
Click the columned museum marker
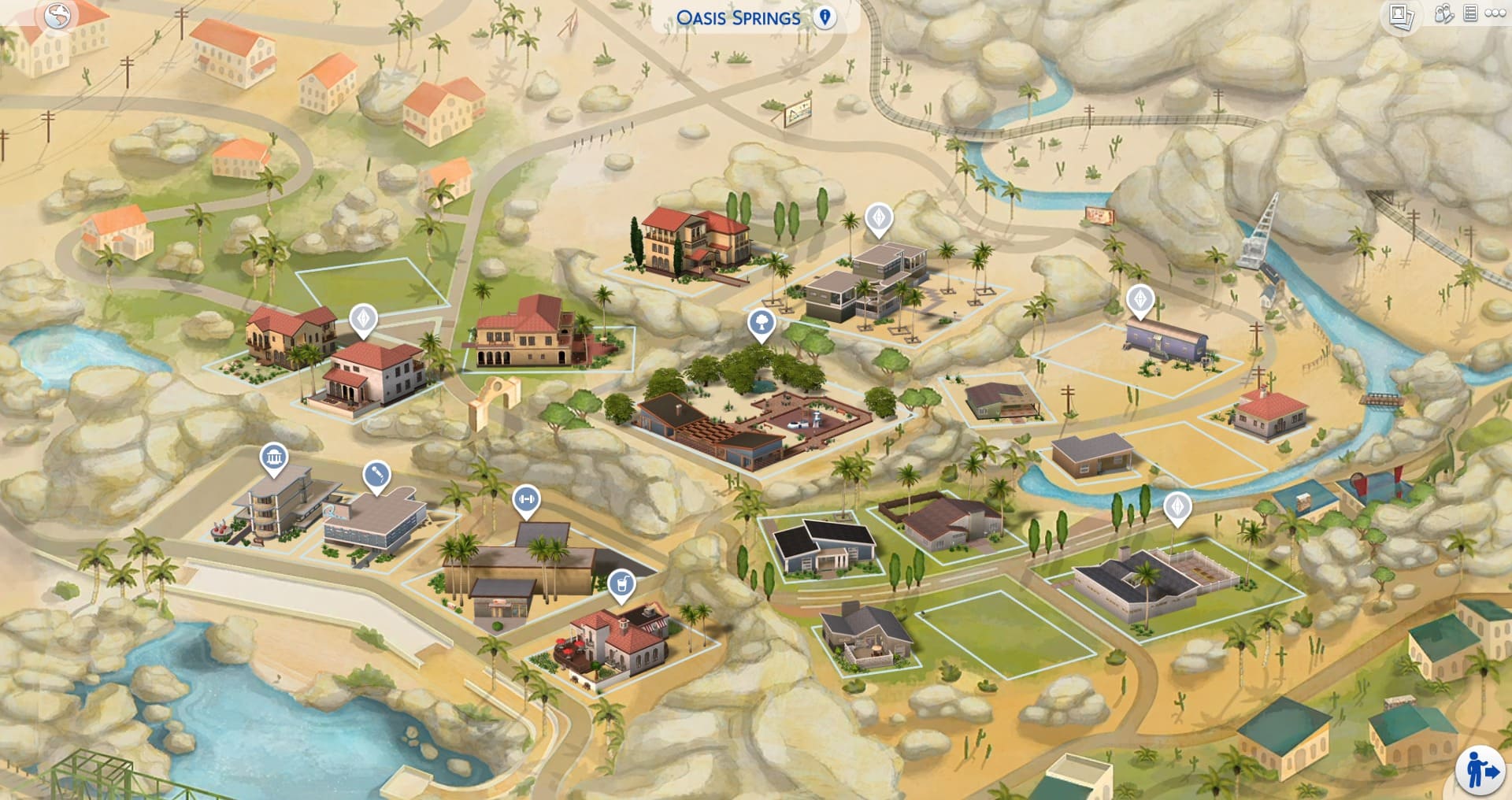tap(273, 455)
